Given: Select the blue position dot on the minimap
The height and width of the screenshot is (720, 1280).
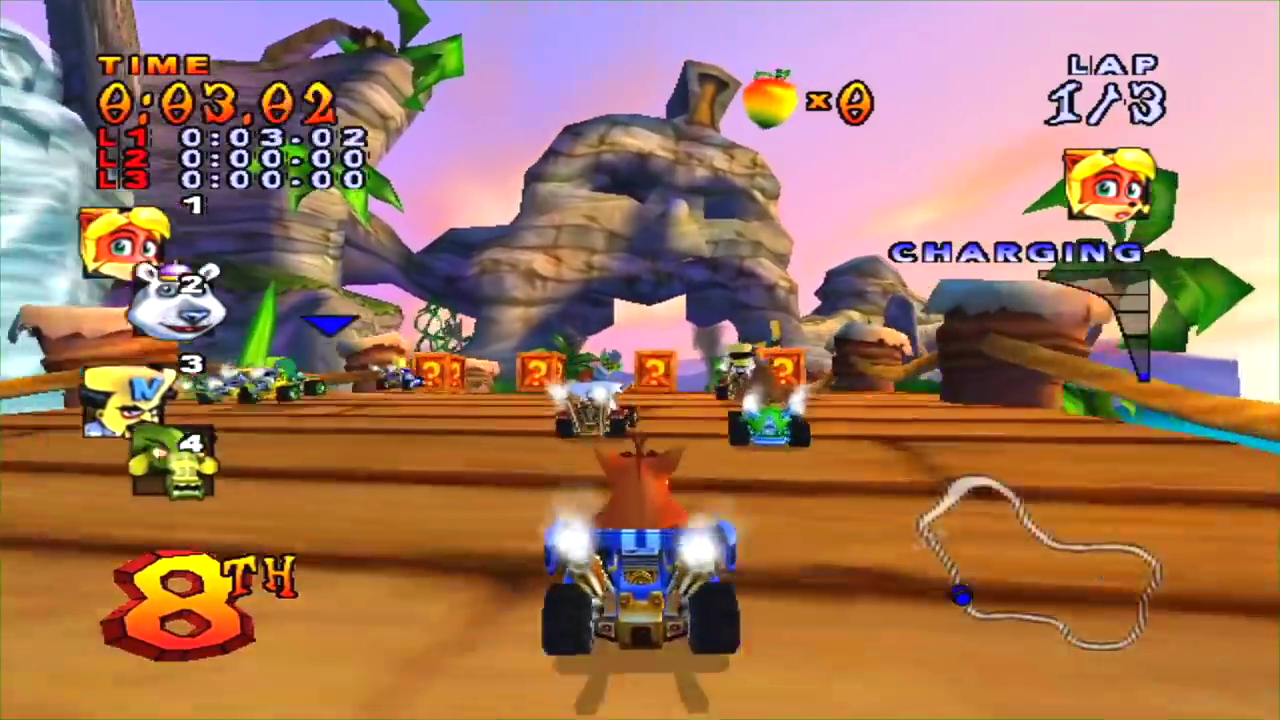Looking at the screenshot, I should click(x=961, y=593).
